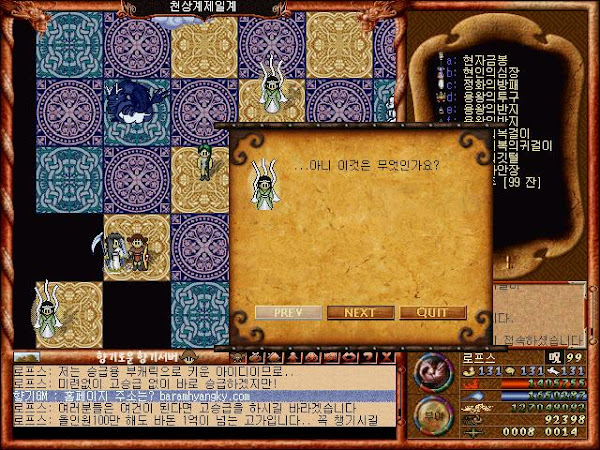This screenshot has width=600, height=450.
Task: Click the NEXT dialogue button
Action: 360,313
